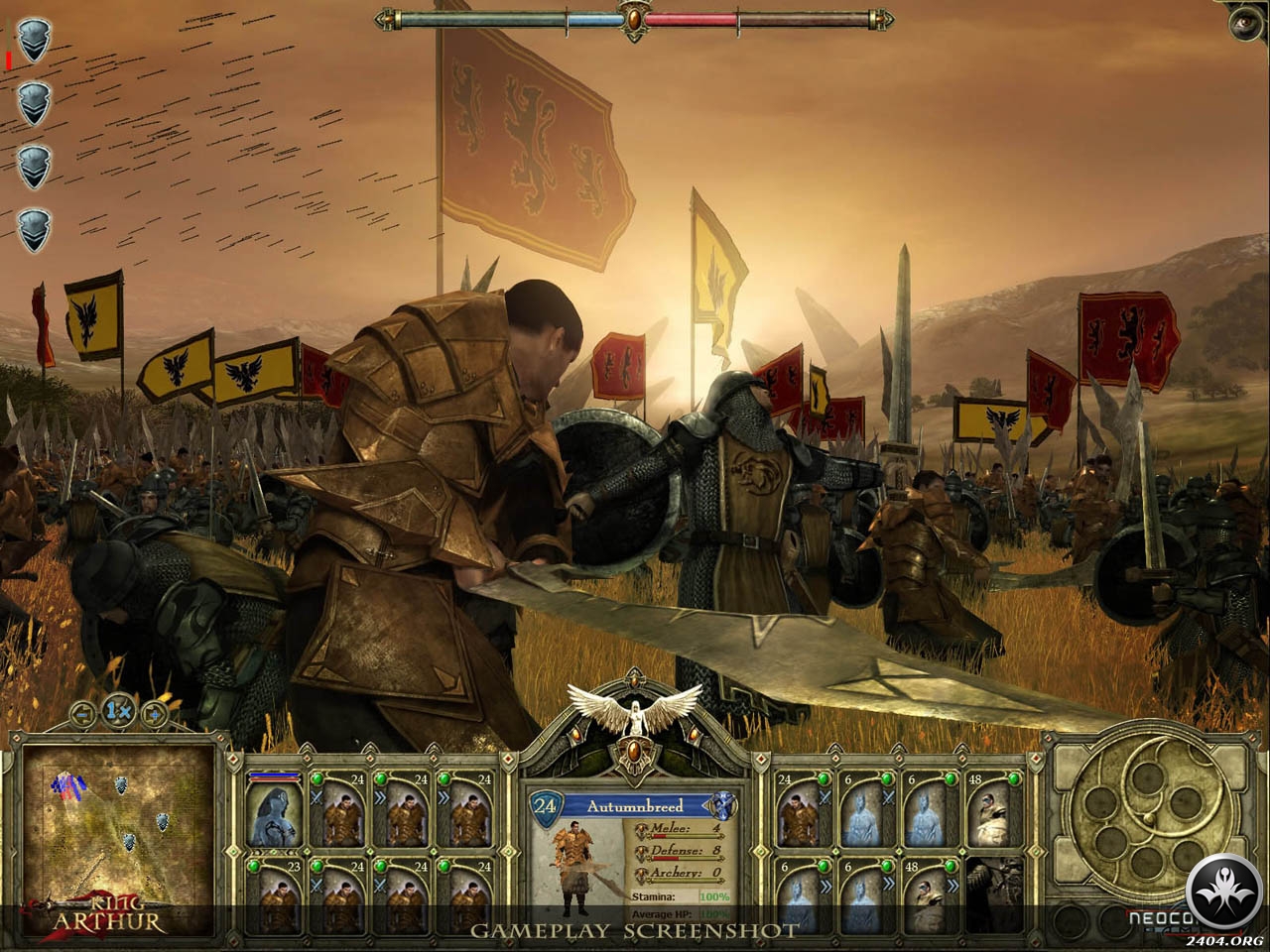This screenshot has height=952, width=1270.
Task: Click the 1x game speed indicator
Action: point(118,710)
